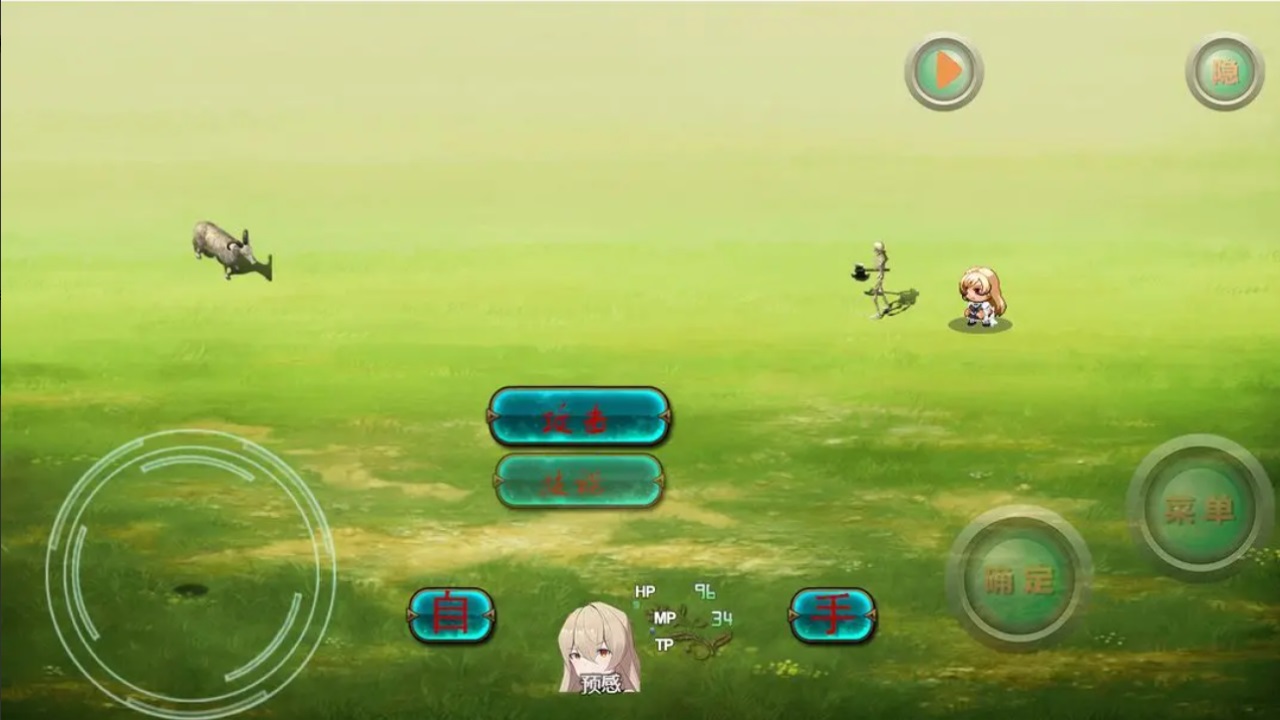Click the left arrow on the 技能 button

click(x=496, y=483)
